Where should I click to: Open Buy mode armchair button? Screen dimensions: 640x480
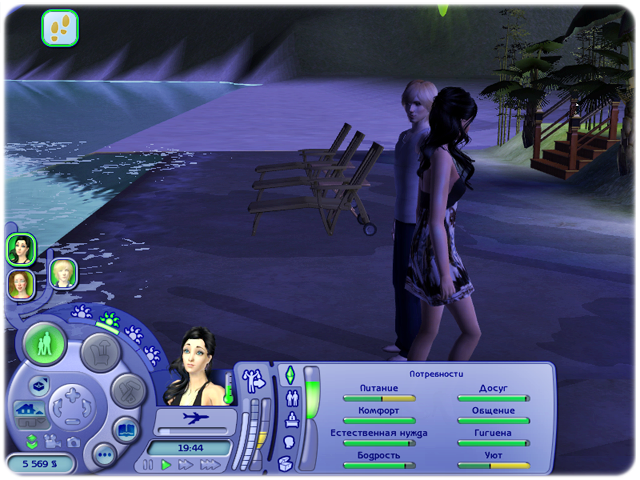[99, 351]
